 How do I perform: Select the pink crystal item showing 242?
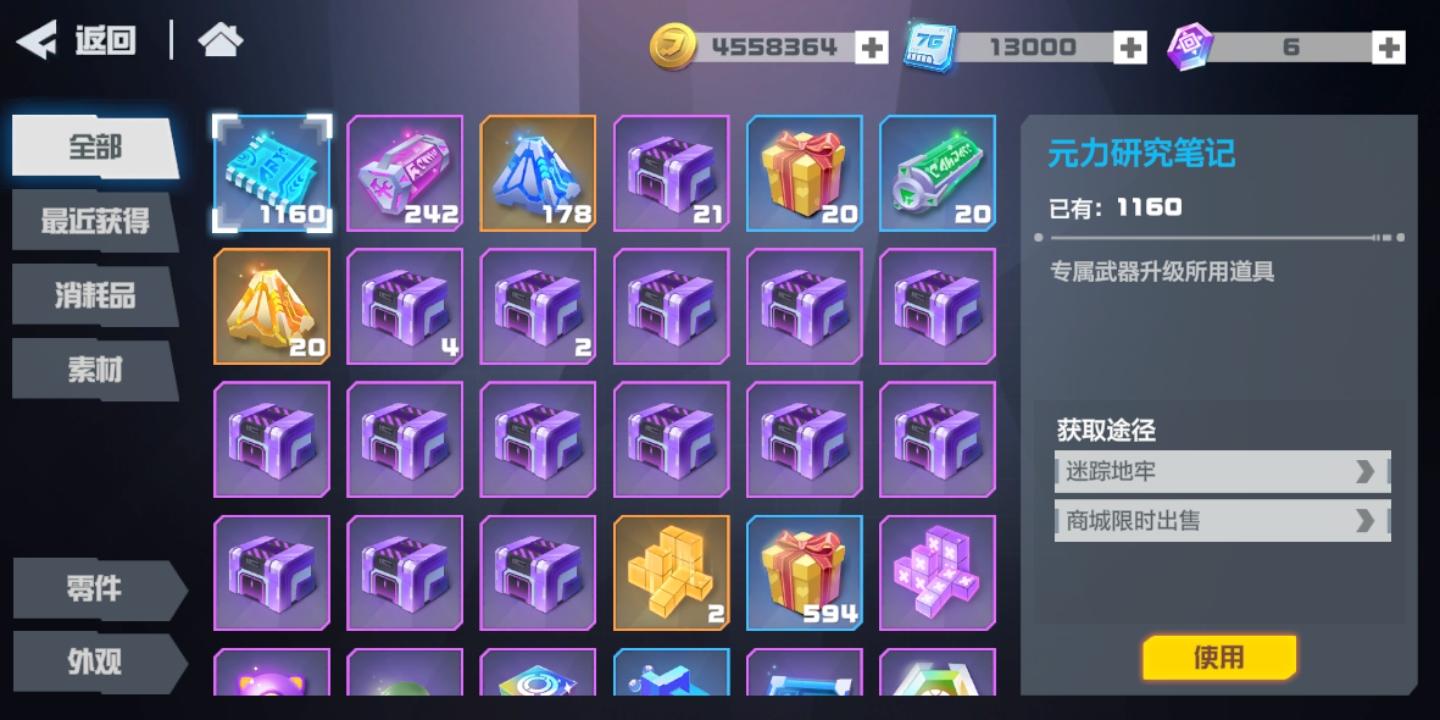pyautogui.click(x=405, y=173)
